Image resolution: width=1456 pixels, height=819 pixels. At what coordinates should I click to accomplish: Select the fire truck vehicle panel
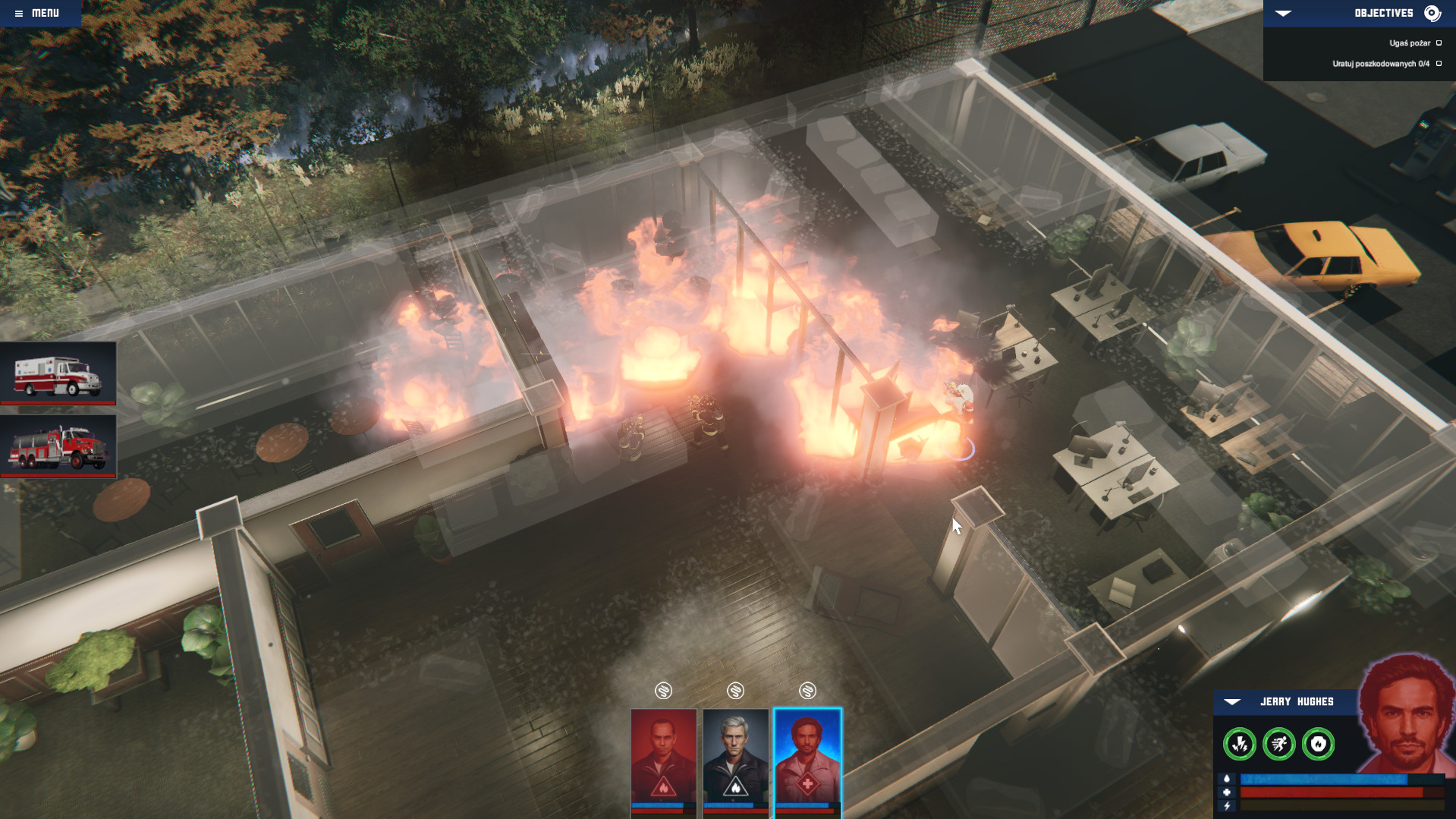coord(58,448)
